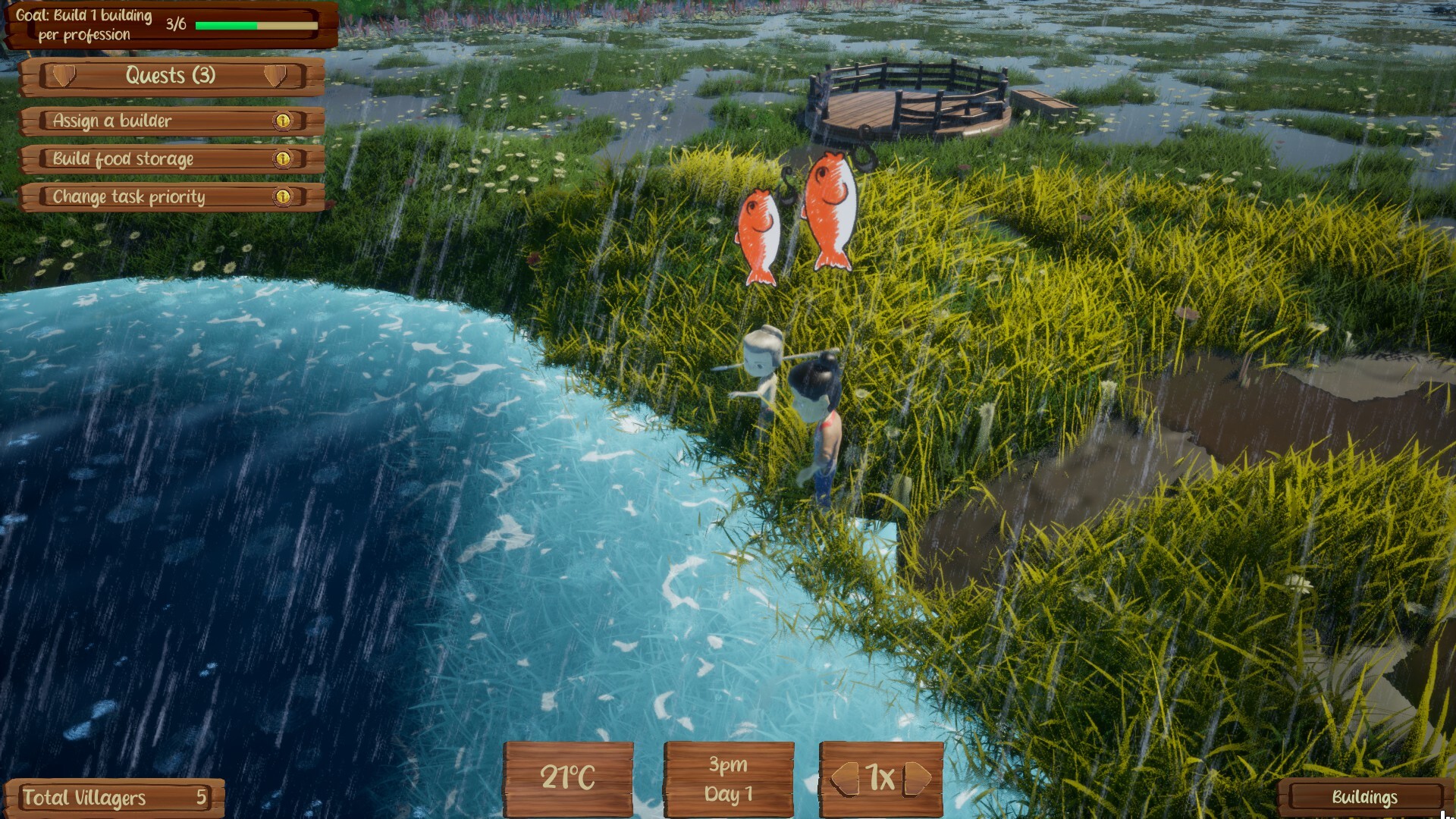This screenshot has width=1456, height=819.
Task: Select the Change task priority quest entry
Action: click(x=127, y=197)
